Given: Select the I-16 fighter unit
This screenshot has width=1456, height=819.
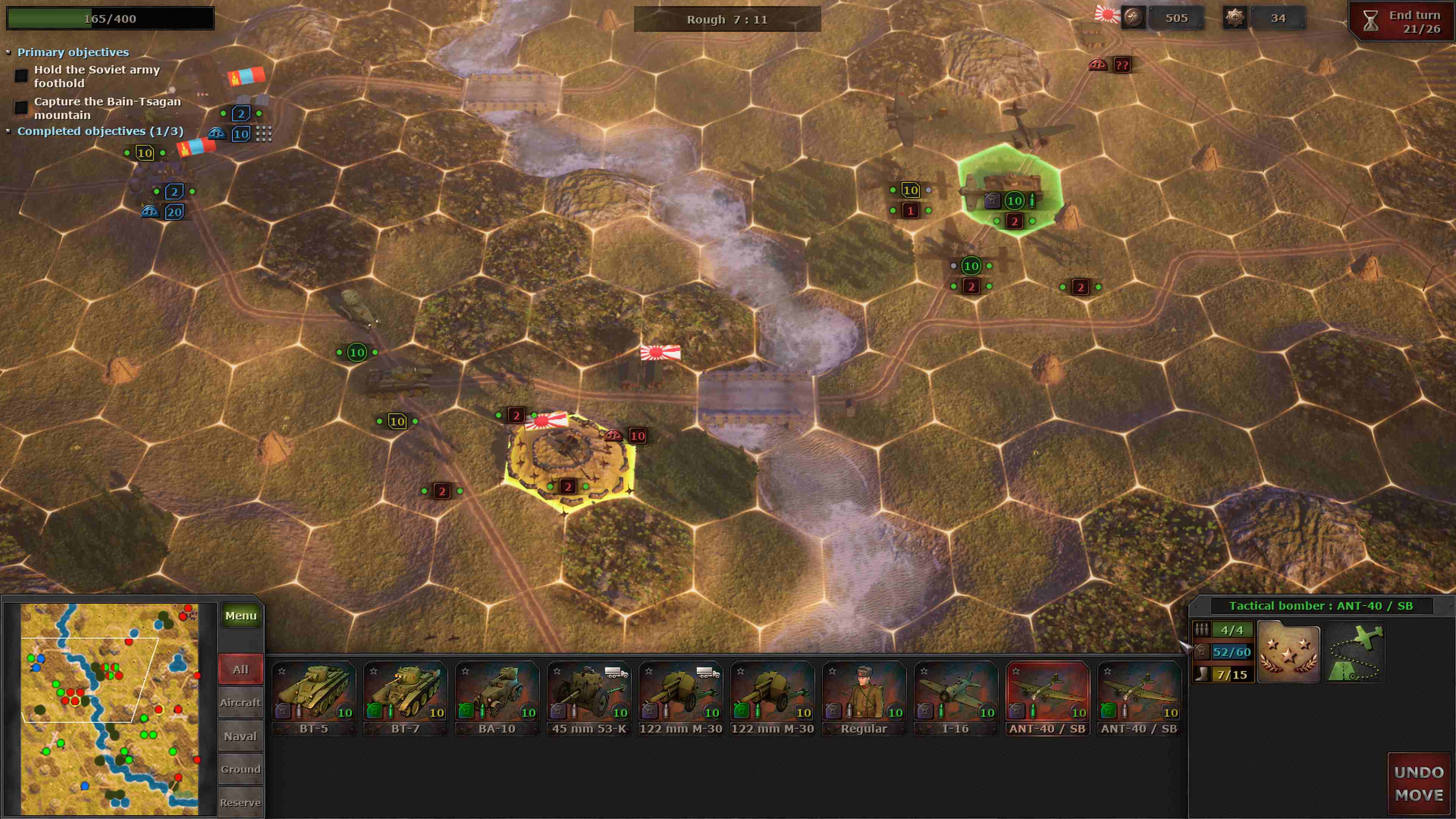Looking at the screenshot, I should tap(955, 698).
